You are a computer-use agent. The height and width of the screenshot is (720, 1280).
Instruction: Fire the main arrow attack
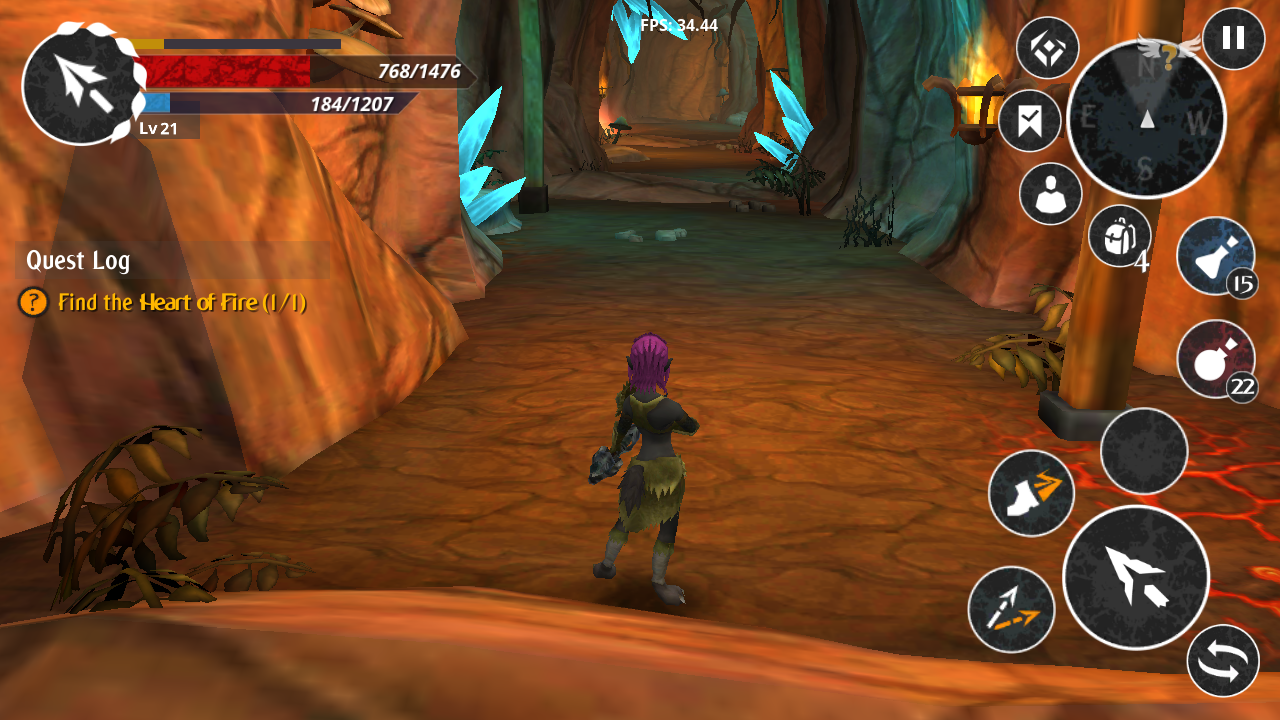pyautogui.click(x=1135, y=577)
